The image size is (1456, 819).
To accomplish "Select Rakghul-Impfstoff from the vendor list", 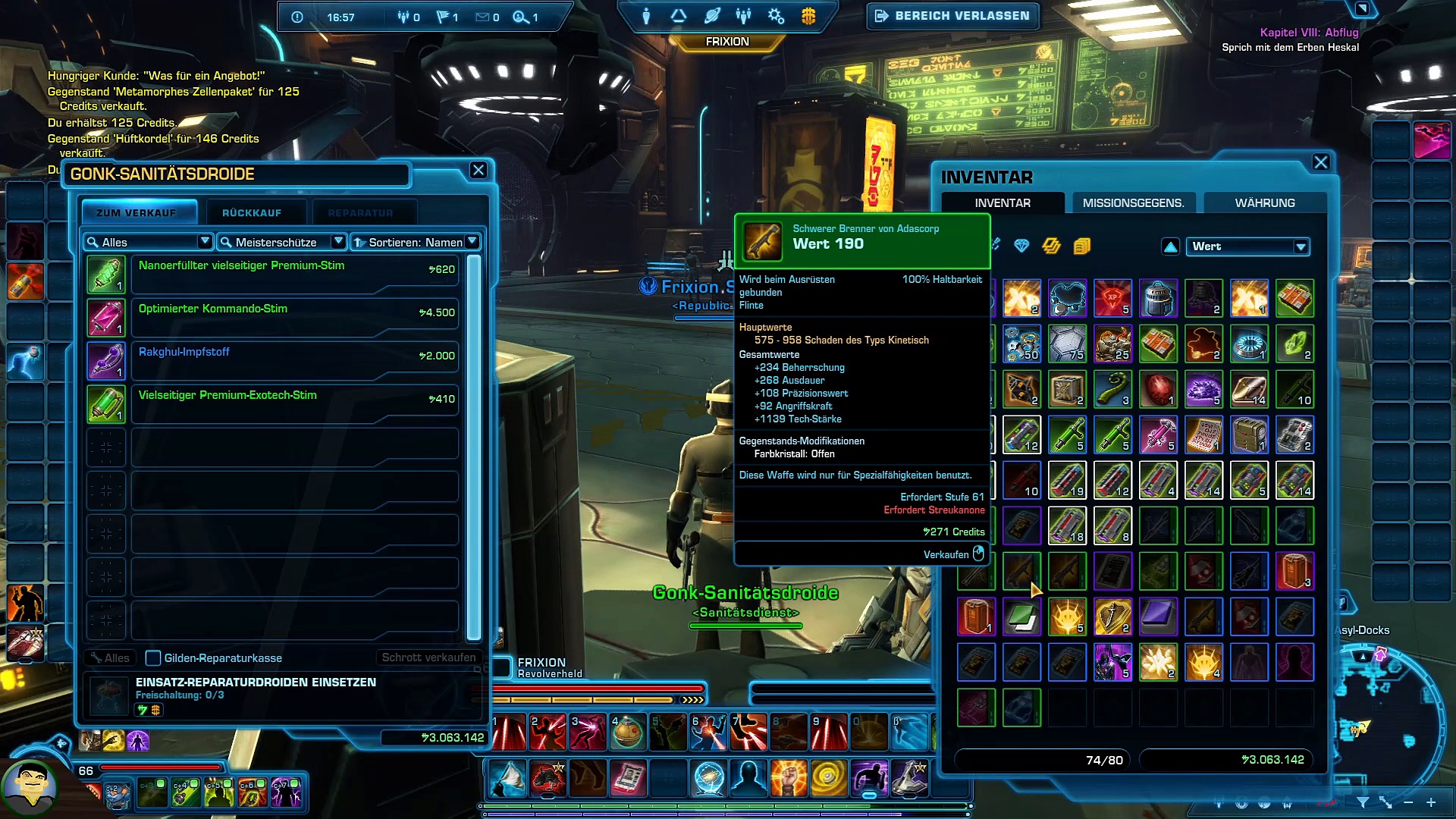I will 294,360.
